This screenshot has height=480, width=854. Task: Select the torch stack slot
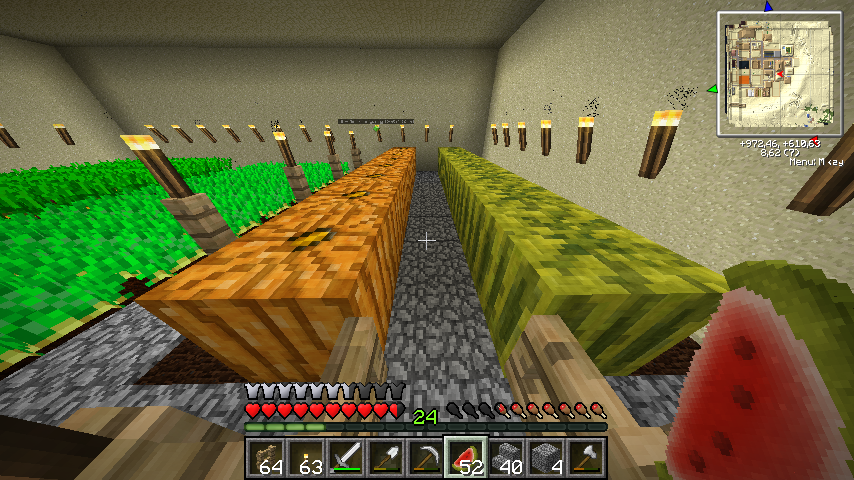pyautogui.click(x=306, y=459)
